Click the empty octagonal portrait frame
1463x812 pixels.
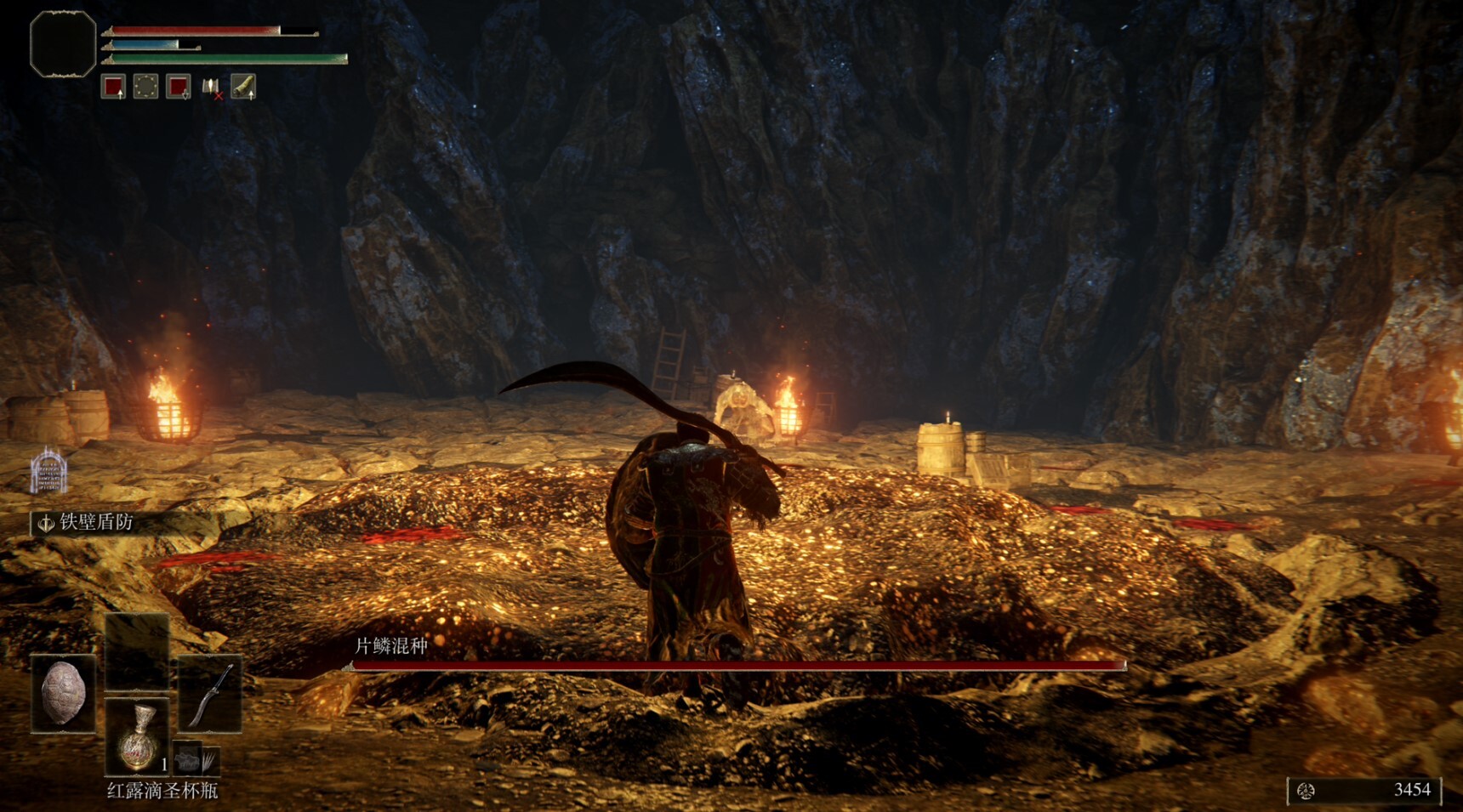point(63,44)
